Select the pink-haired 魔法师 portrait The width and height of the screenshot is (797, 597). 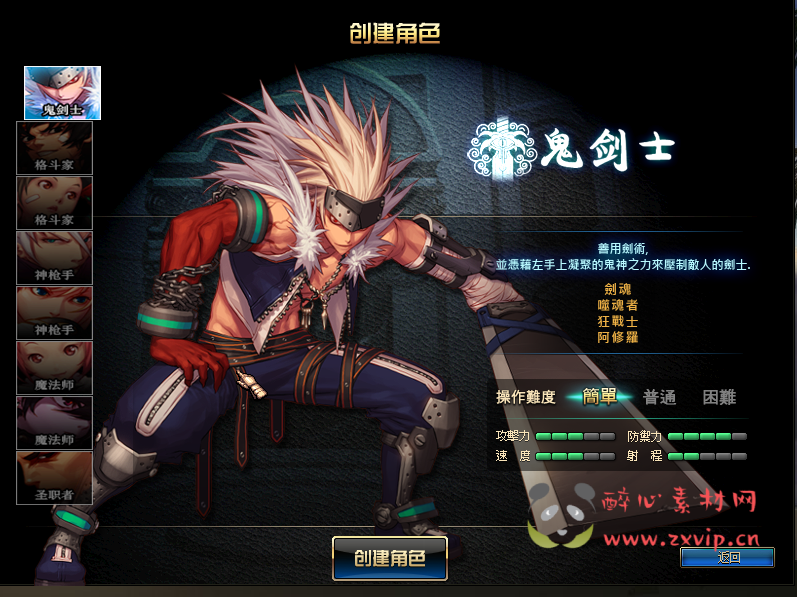[54, 367]
